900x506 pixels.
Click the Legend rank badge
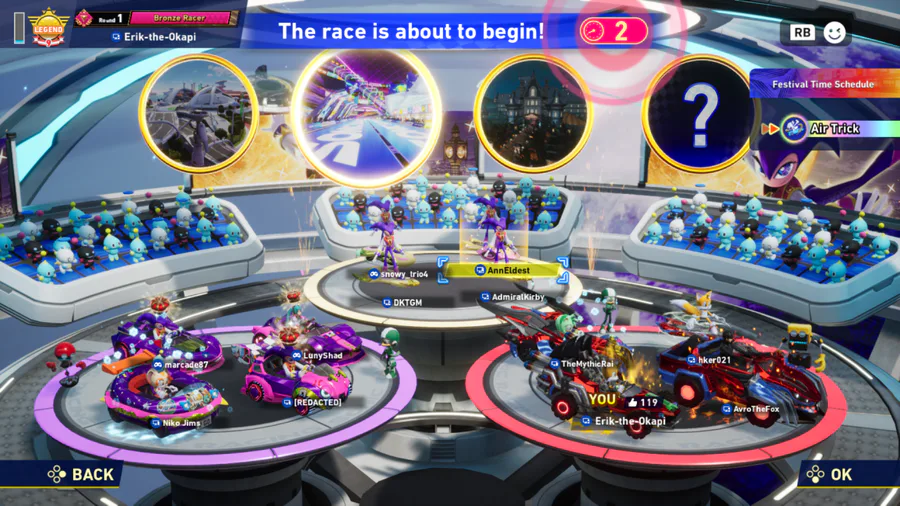[48, 27]
